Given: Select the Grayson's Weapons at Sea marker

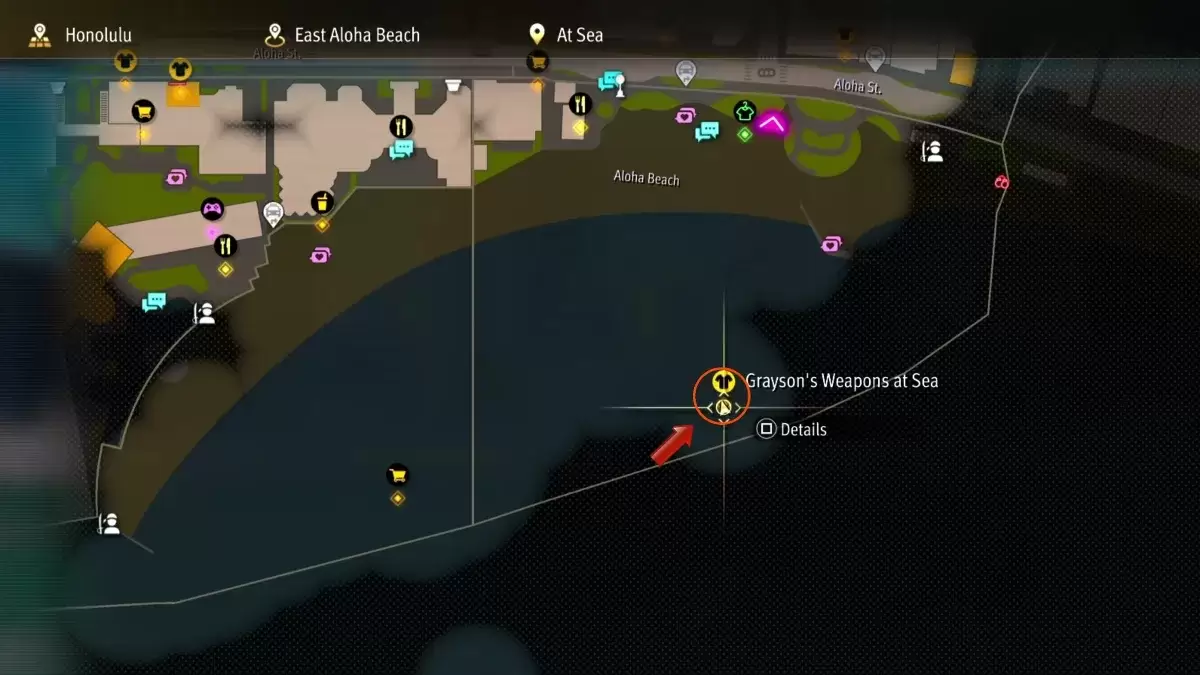Looking at the screenshot, I should [722, 383].
